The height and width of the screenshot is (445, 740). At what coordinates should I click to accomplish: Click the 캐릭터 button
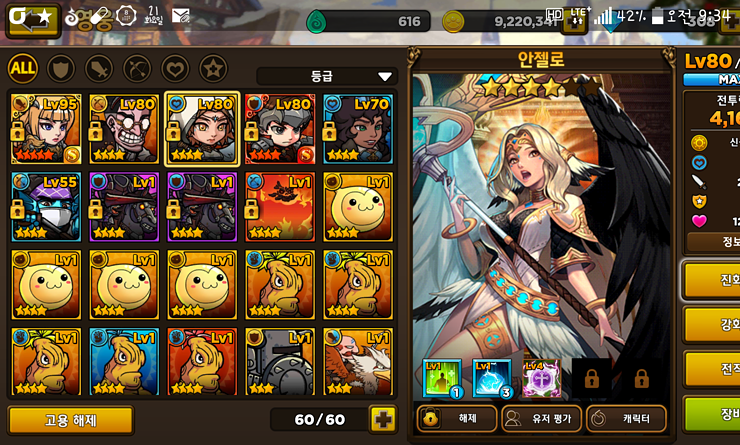coord(626,419)
